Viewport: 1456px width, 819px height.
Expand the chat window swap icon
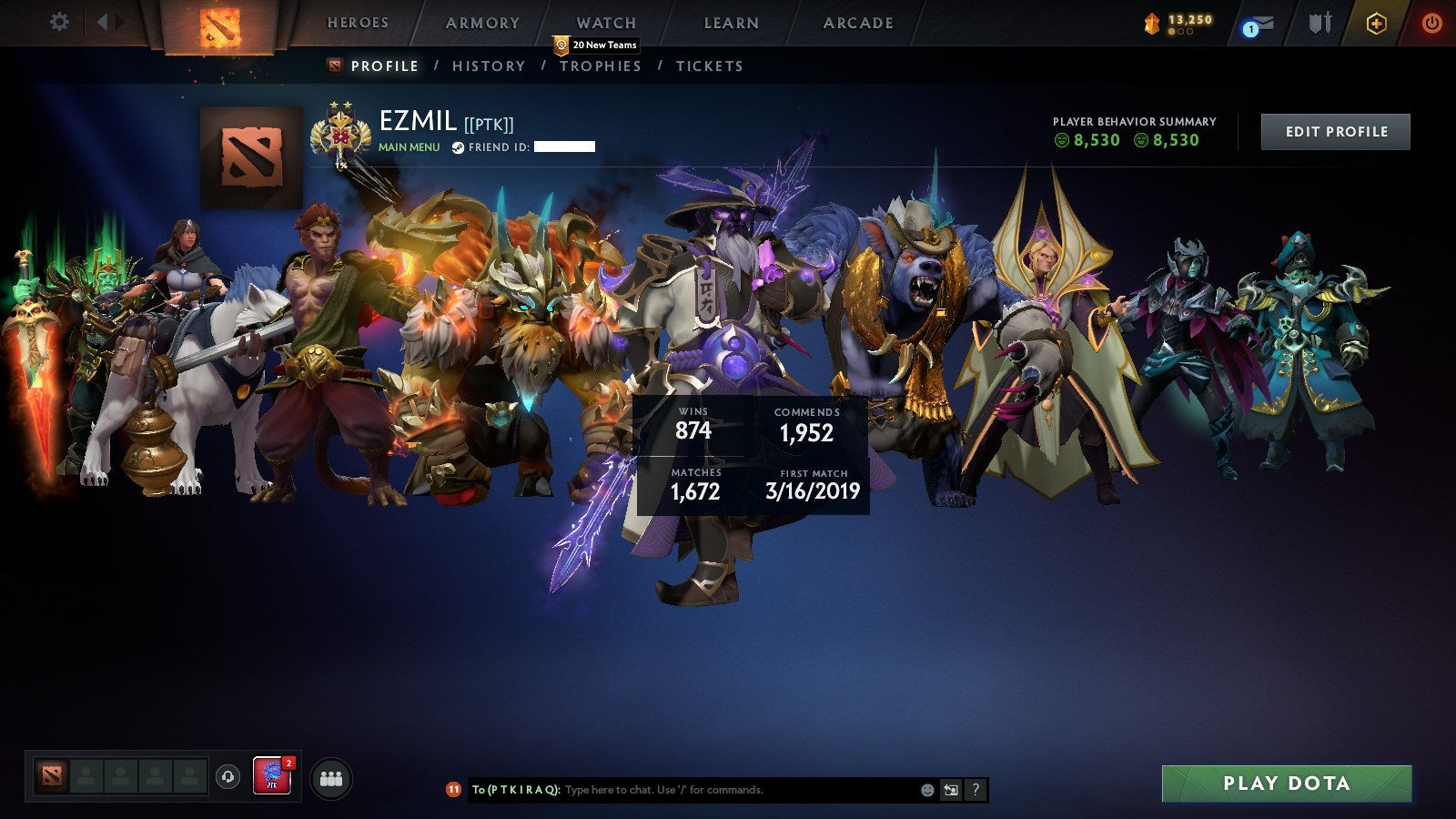(951, 790)
